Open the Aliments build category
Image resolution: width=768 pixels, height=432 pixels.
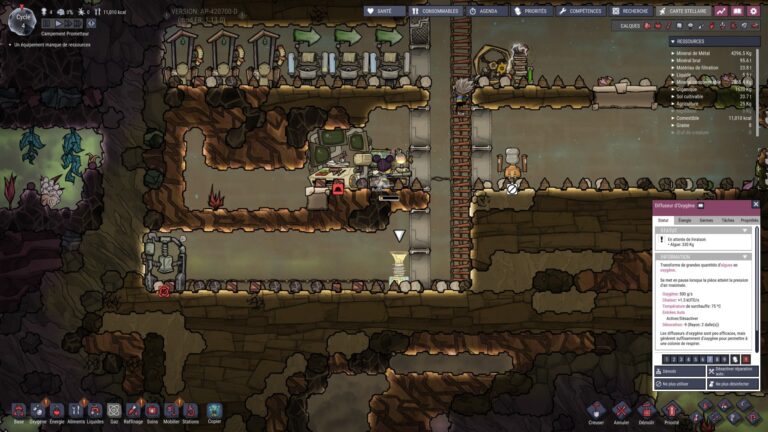76,411
